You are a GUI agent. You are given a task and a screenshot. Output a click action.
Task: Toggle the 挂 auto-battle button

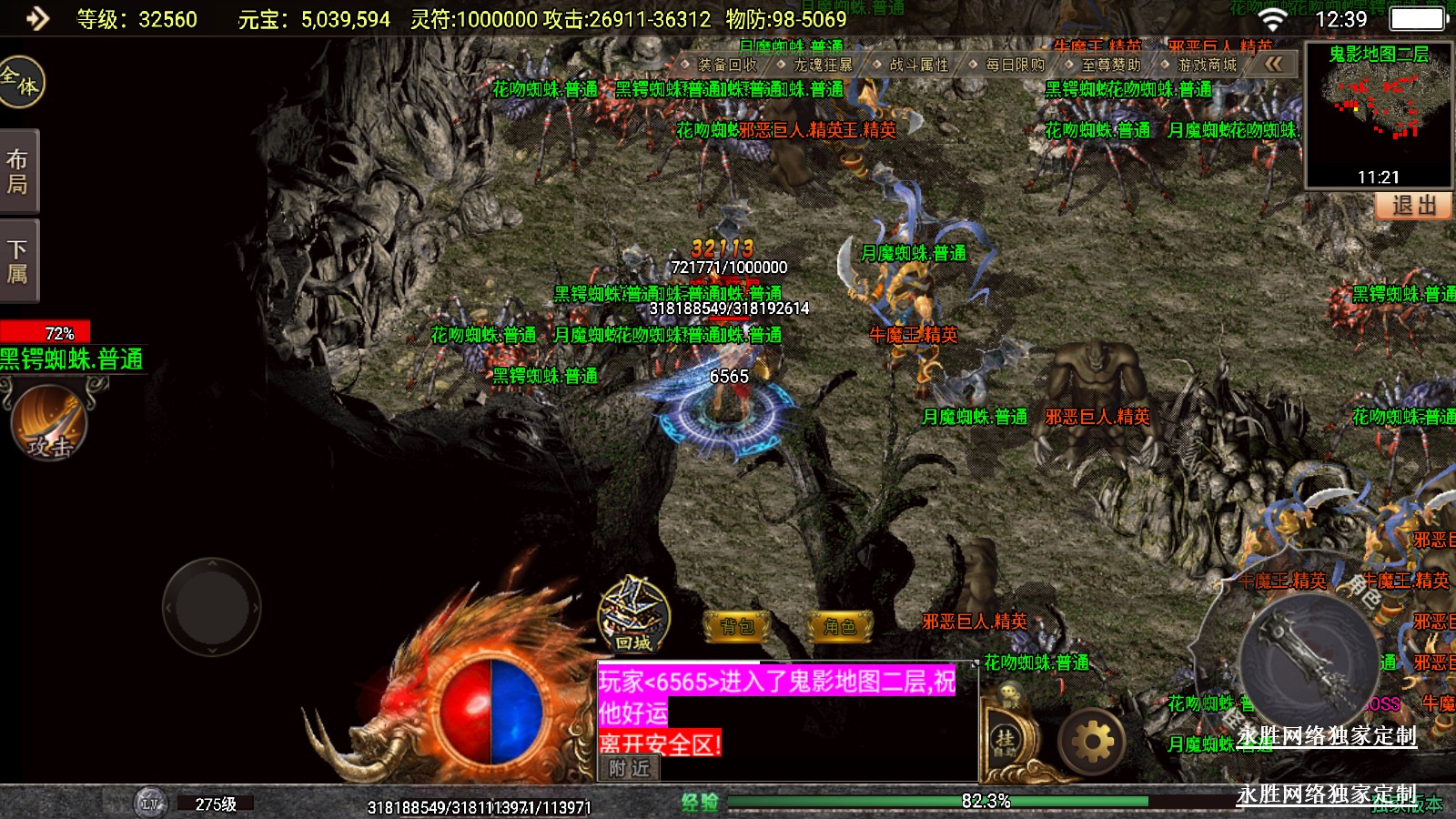pyautogui.click(x=1005, y=739)
